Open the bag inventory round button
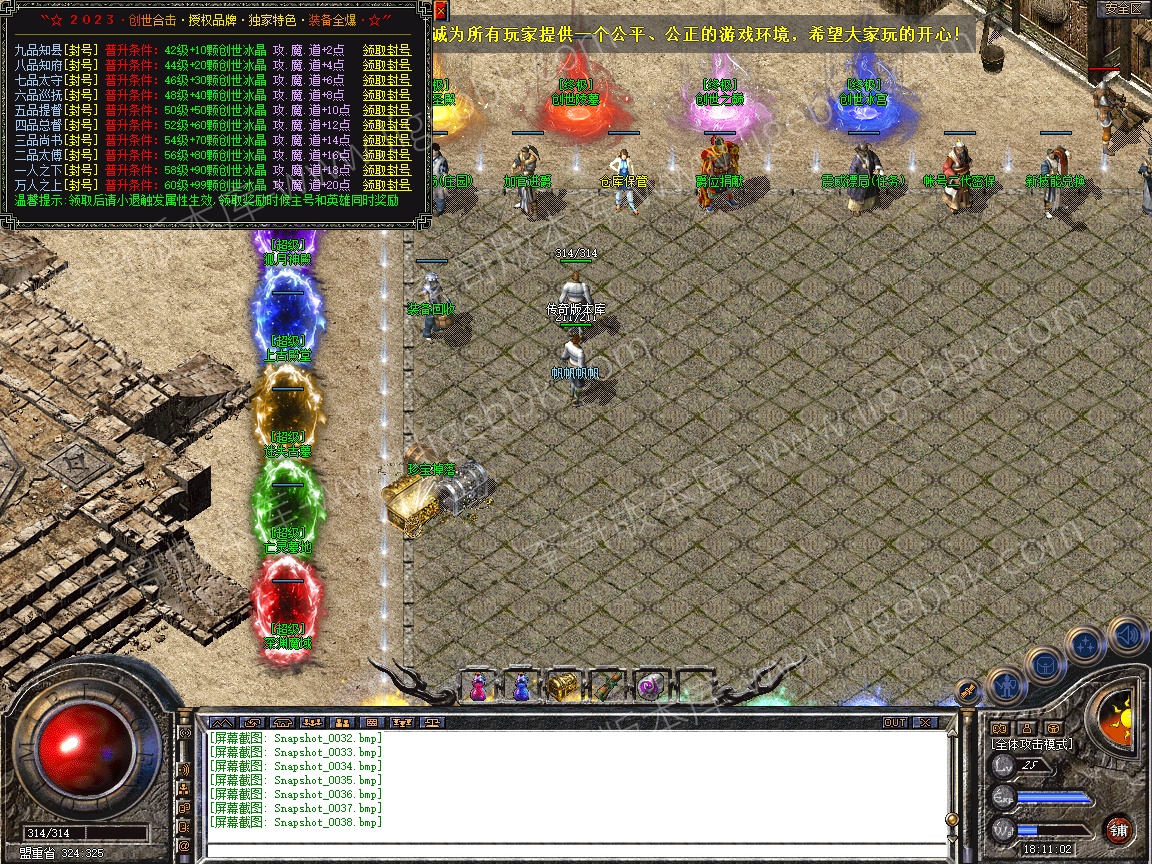This screenshot has height=864, width=1152. point(1045,664)
